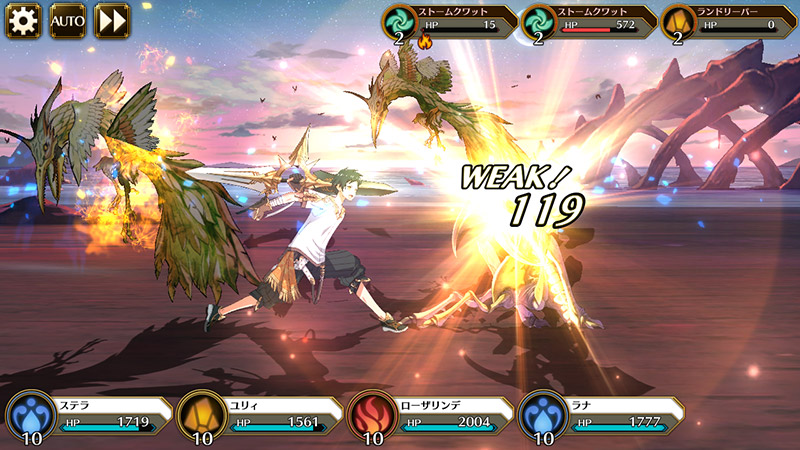Screen dimensions: 800x450
Task: Toggle the AUTO battle button
Action: click(68, 20)
